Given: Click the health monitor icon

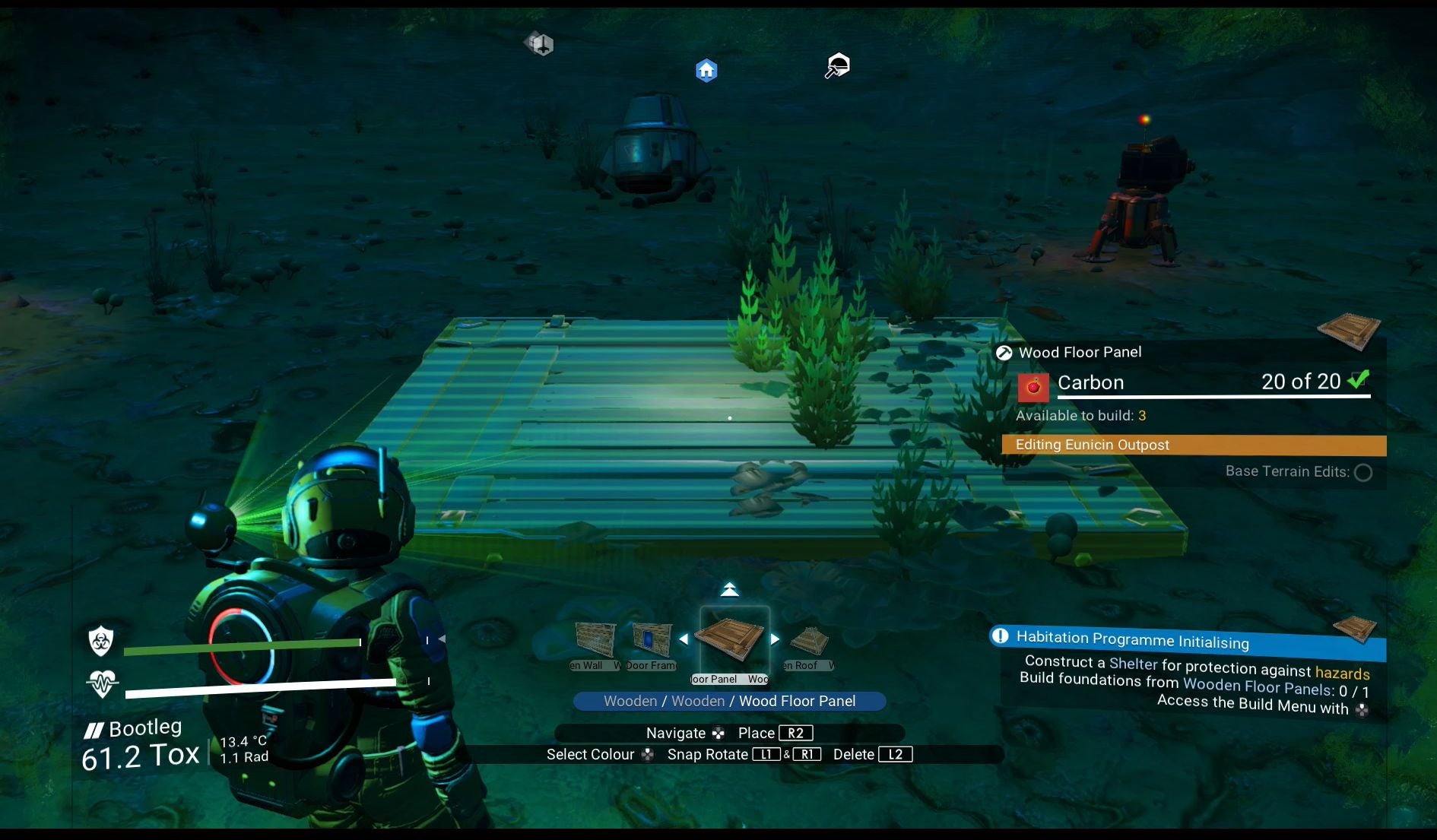Looking at the screenshot, I should pos(103,683).
